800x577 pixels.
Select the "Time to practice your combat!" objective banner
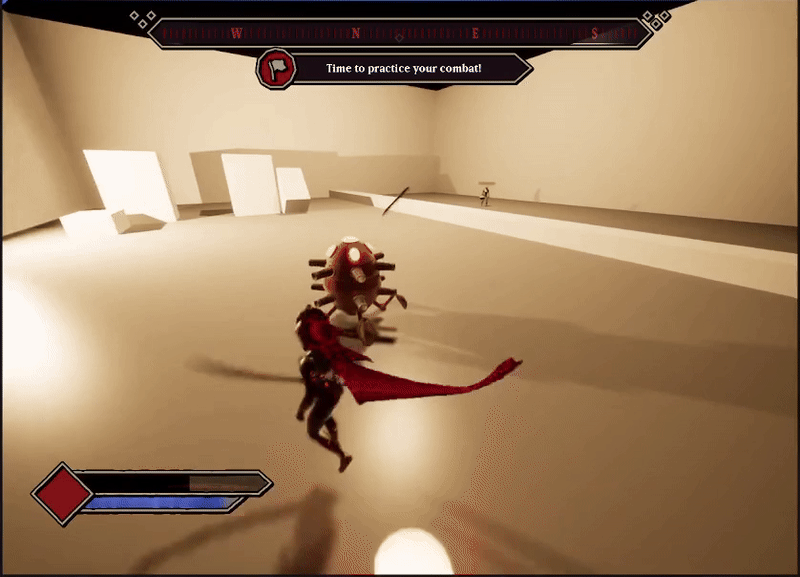405,69
